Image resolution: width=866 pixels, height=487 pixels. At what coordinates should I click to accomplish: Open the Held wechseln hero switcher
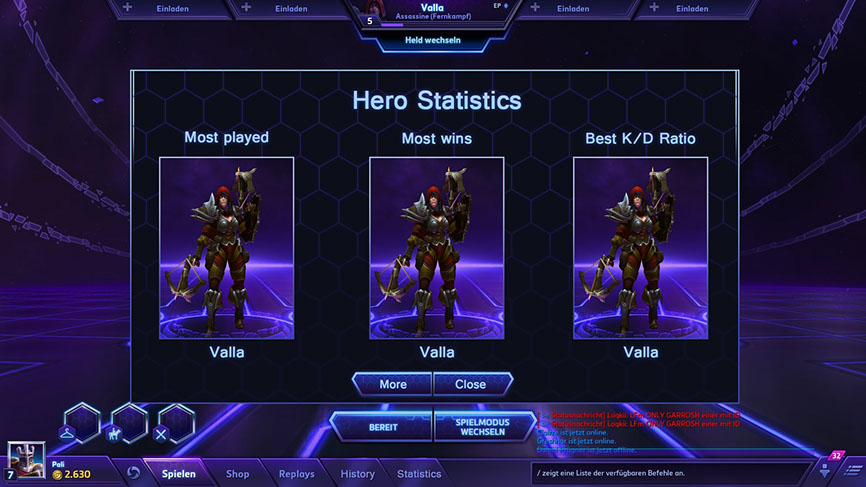(x=432, y=43)
